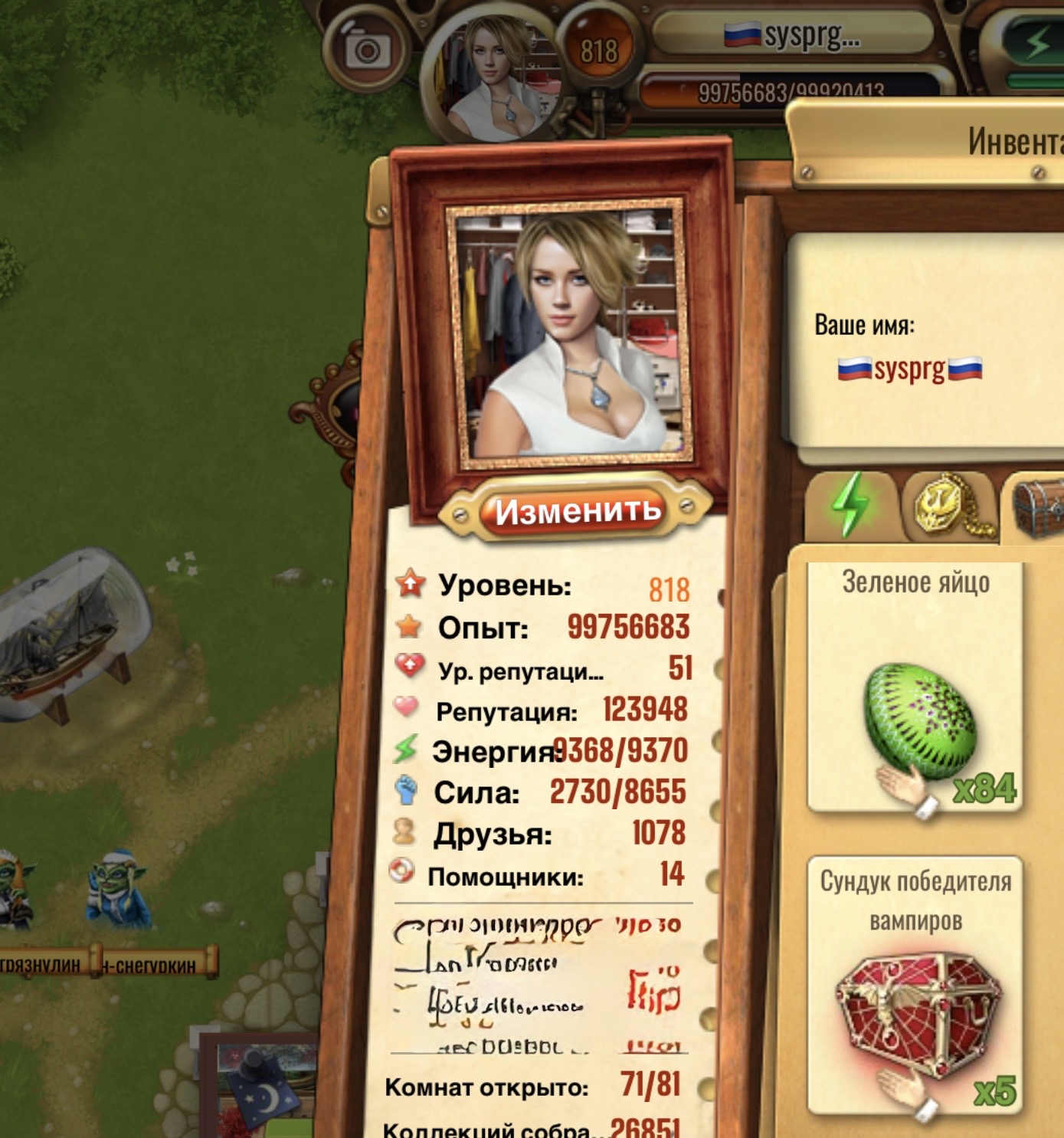Open the camera screenshot button
This screenshot has height=1138, width=1064.
(366, 51)
